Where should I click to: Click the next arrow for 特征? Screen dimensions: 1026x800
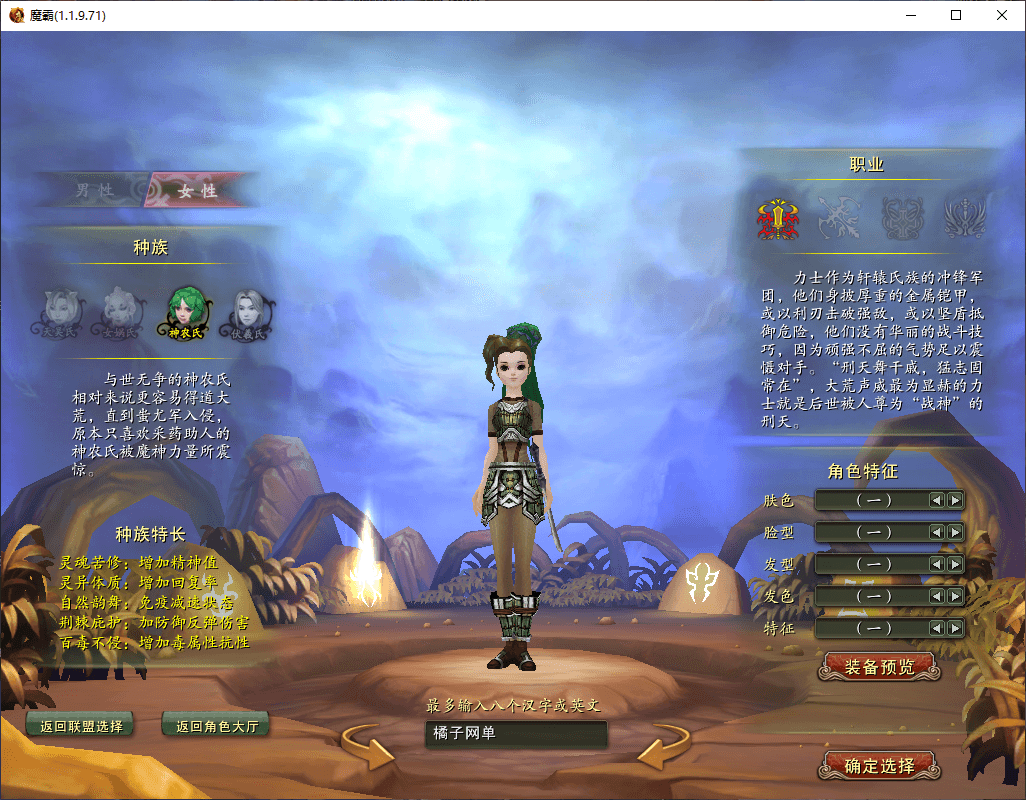(955, 628)
